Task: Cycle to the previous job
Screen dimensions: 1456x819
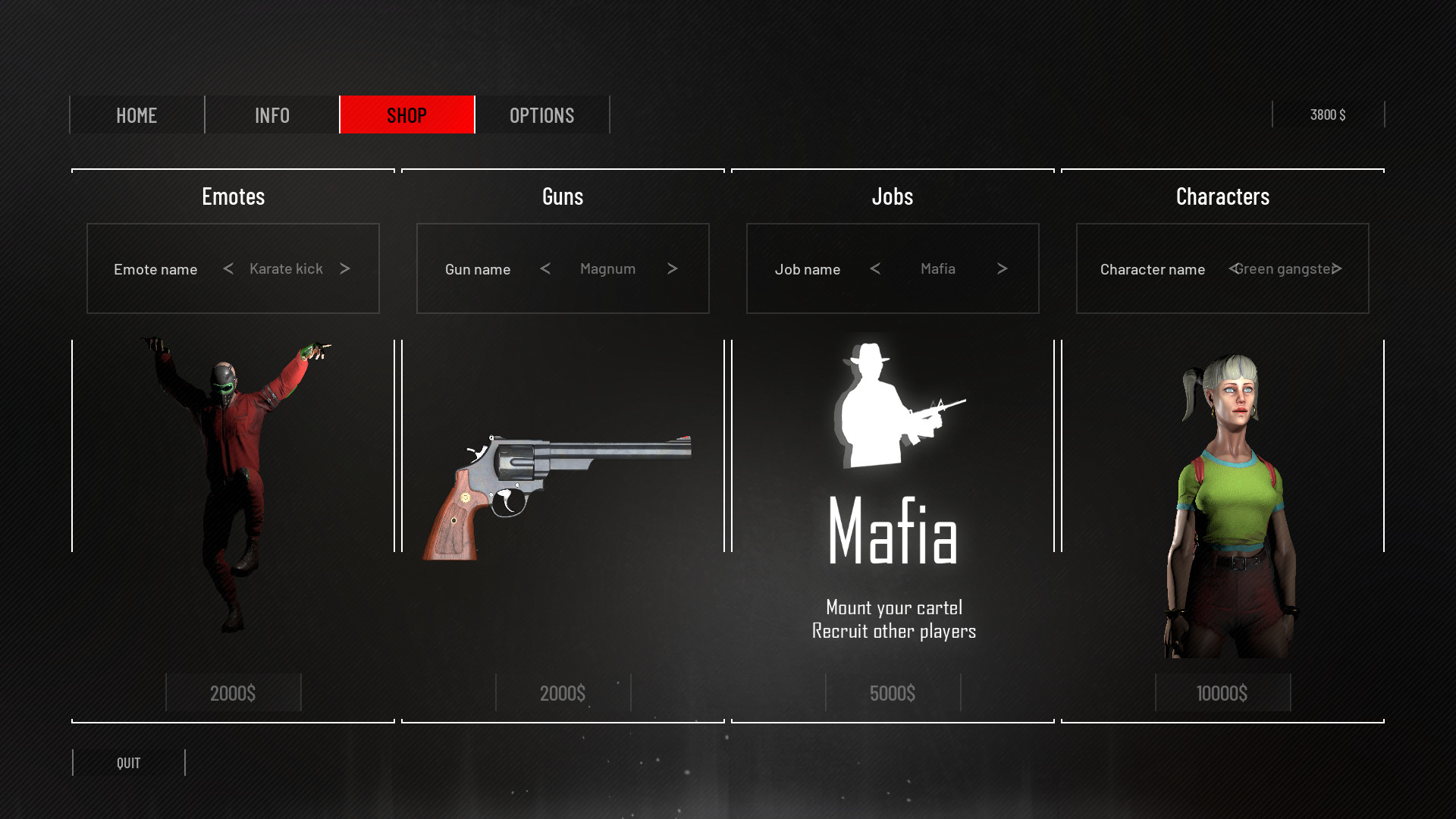Action: (x=876, y=268)
